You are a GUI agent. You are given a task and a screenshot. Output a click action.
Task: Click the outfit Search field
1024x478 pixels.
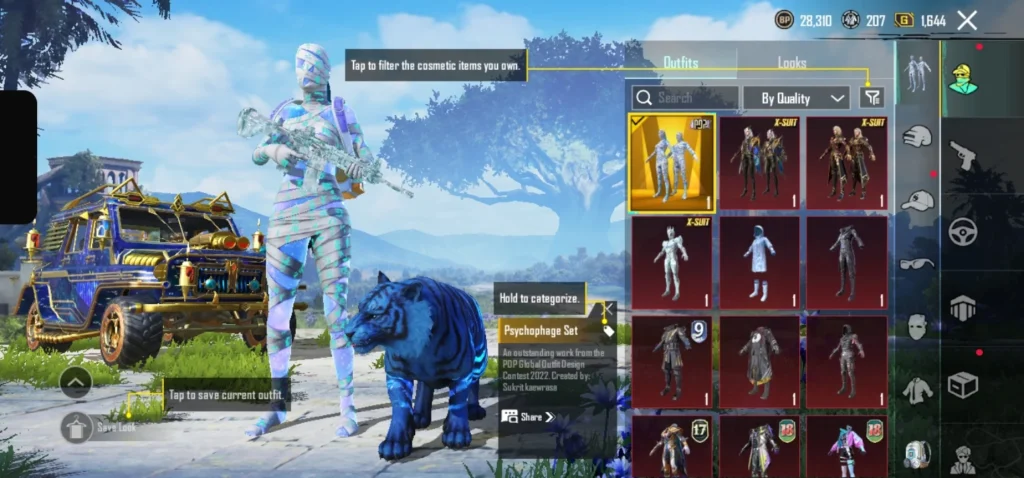tap(686, 98)
